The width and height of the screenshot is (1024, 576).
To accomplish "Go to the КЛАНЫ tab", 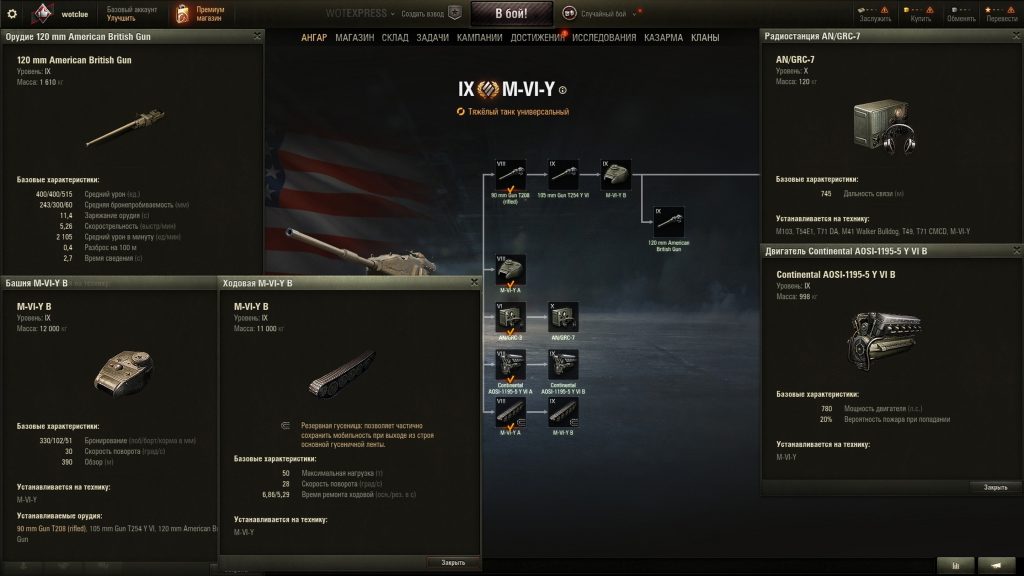I will coord(705,38).
